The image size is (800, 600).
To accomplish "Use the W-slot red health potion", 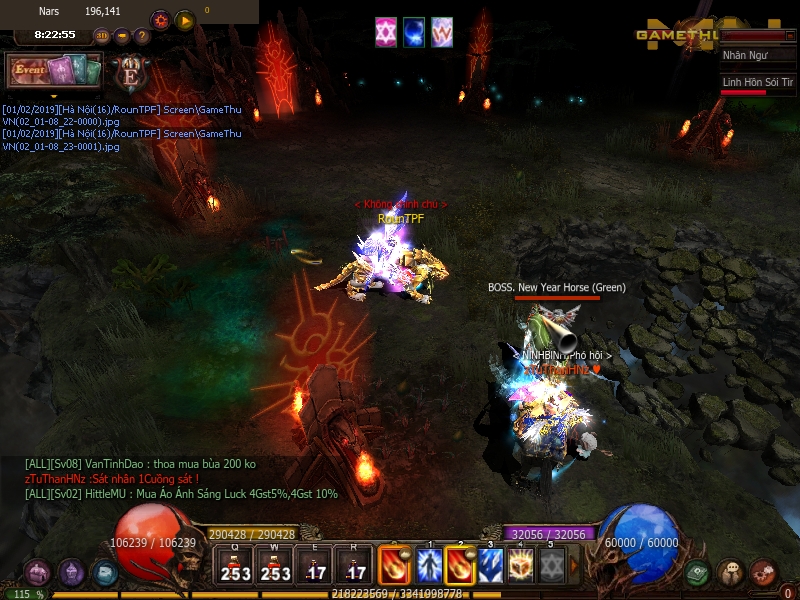I will click(x=275, y=566).
